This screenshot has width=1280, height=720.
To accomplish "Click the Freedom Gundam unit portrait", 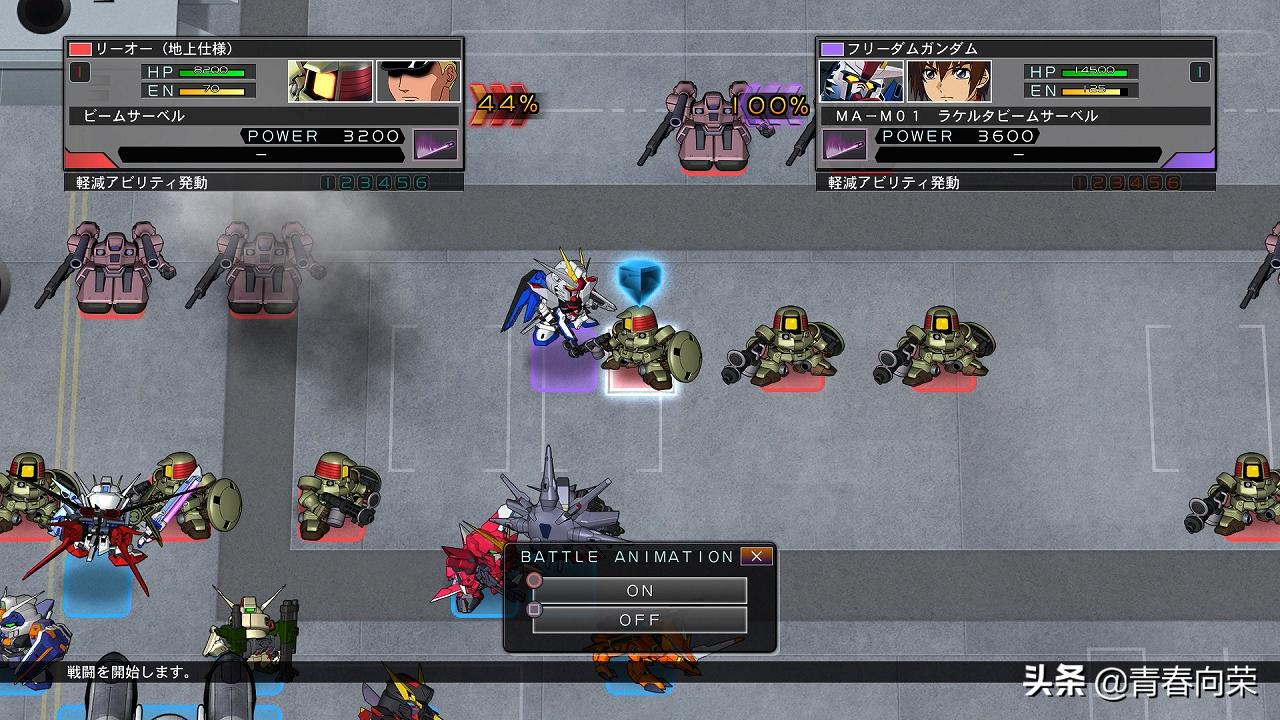I will (x=861, y=82).
